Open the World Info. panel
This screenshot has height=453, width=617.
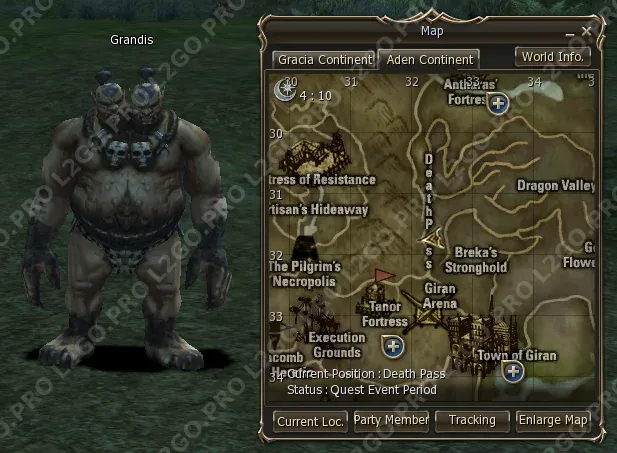552,57
